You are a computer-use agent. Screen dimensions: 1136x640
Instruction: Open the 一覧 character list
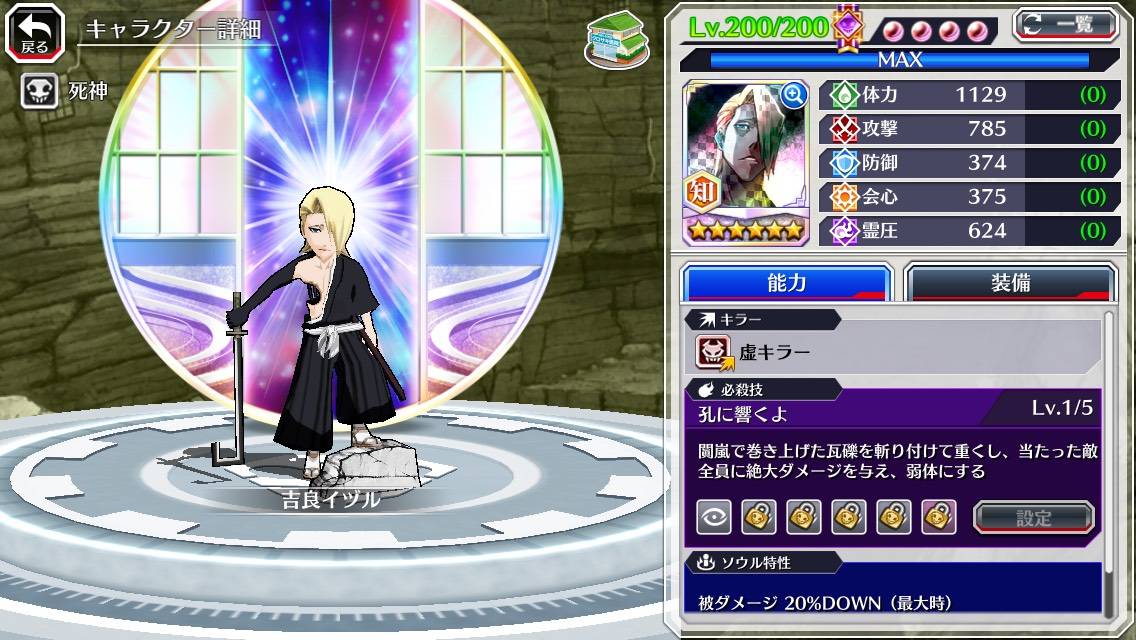click(1066, 24)
